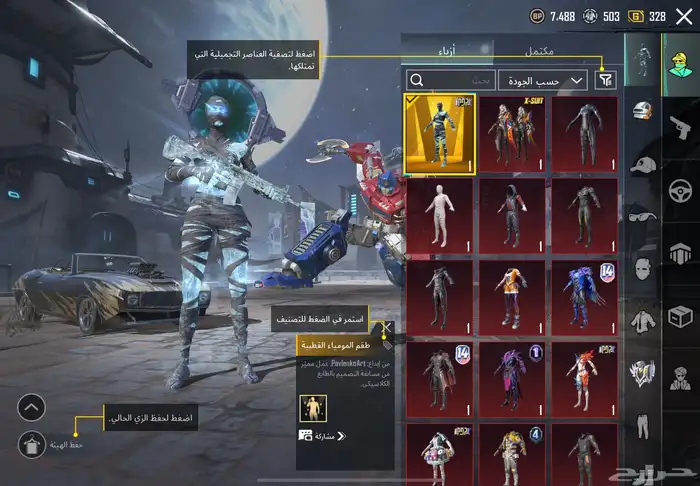Screen dimensions: 700x486
Task: Open the glasses category
Action: (642, 216)
